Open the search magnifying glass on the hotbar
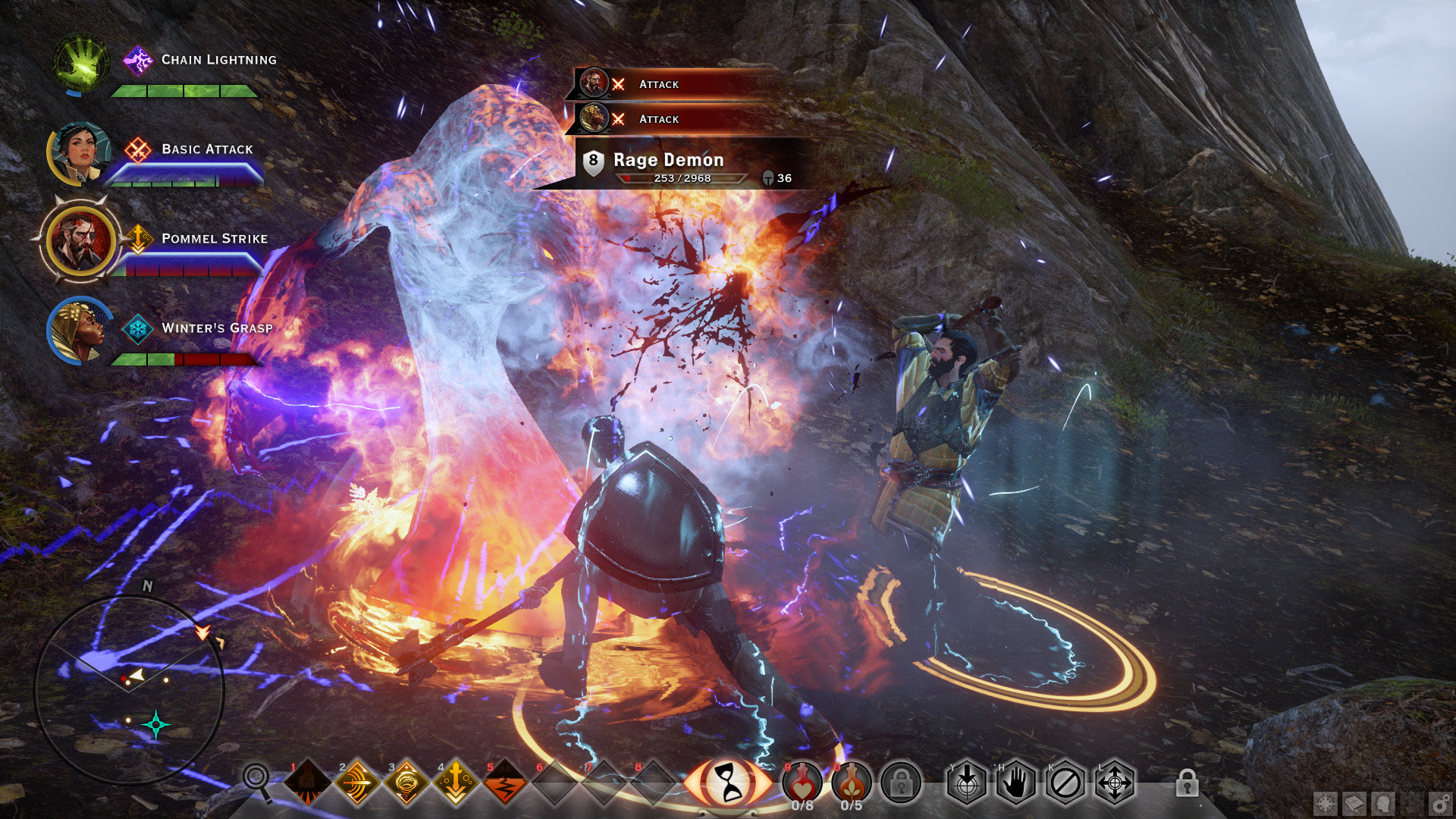The height and width of the screenshot is (819, 1456). [x=256, y=778]
